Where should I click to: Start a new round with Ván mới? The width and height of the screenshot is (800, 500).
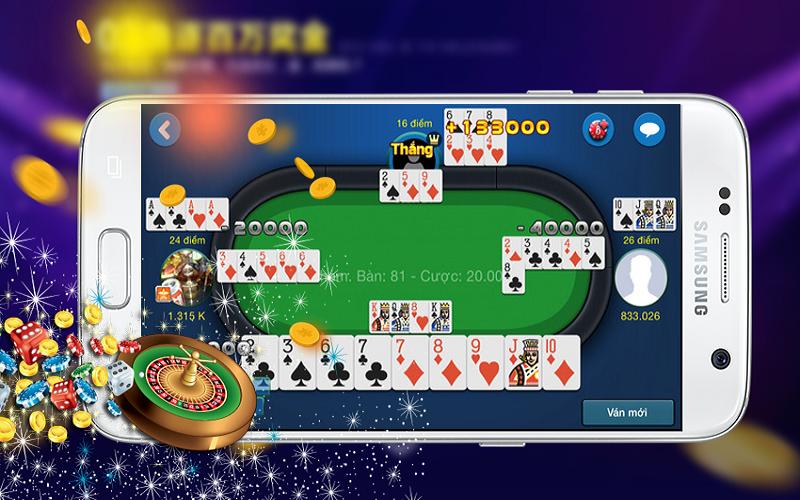click(x=626, y=412)
